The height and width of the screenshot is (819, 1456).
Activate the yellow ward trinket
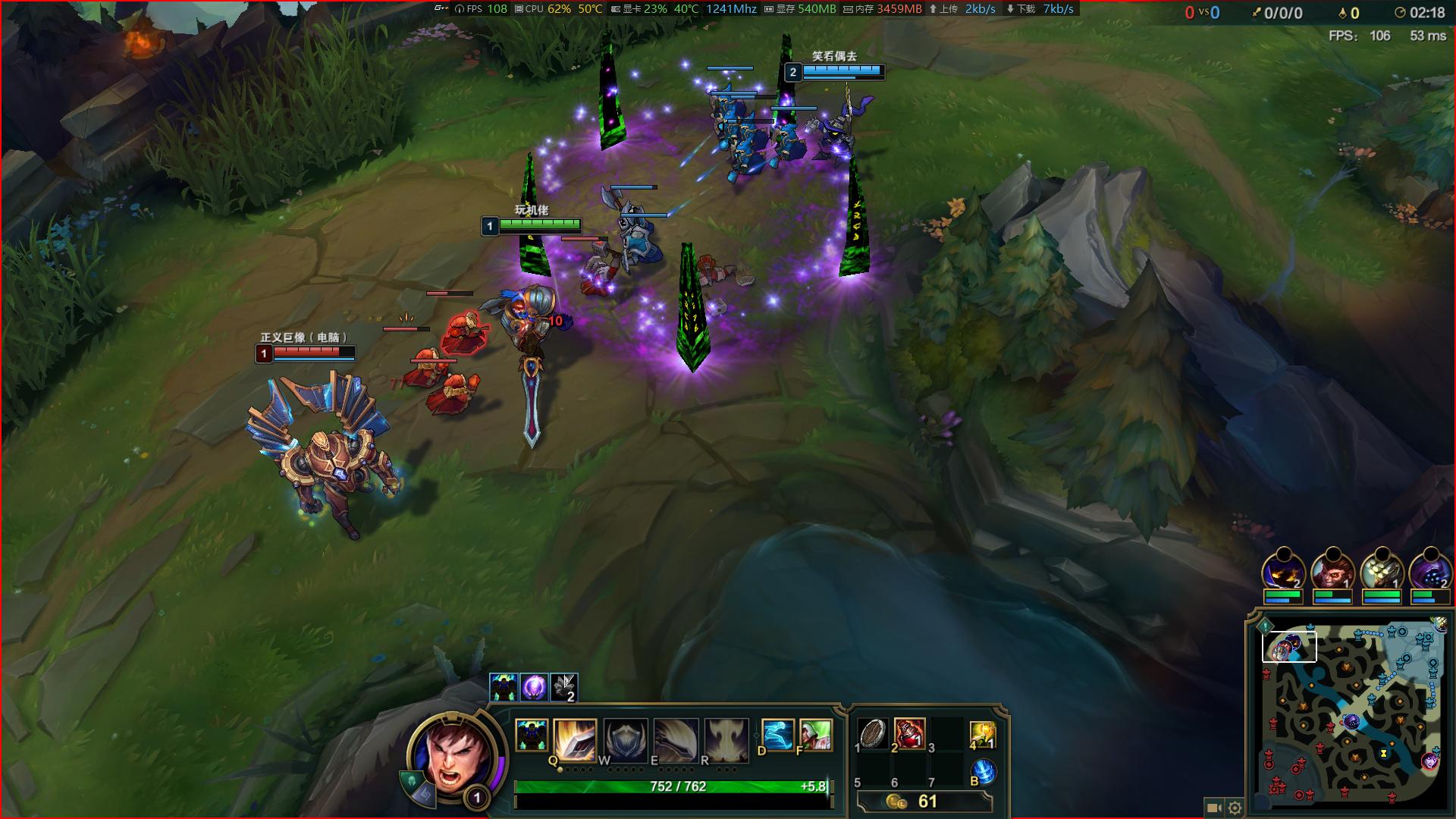click(x=982, y=735)
